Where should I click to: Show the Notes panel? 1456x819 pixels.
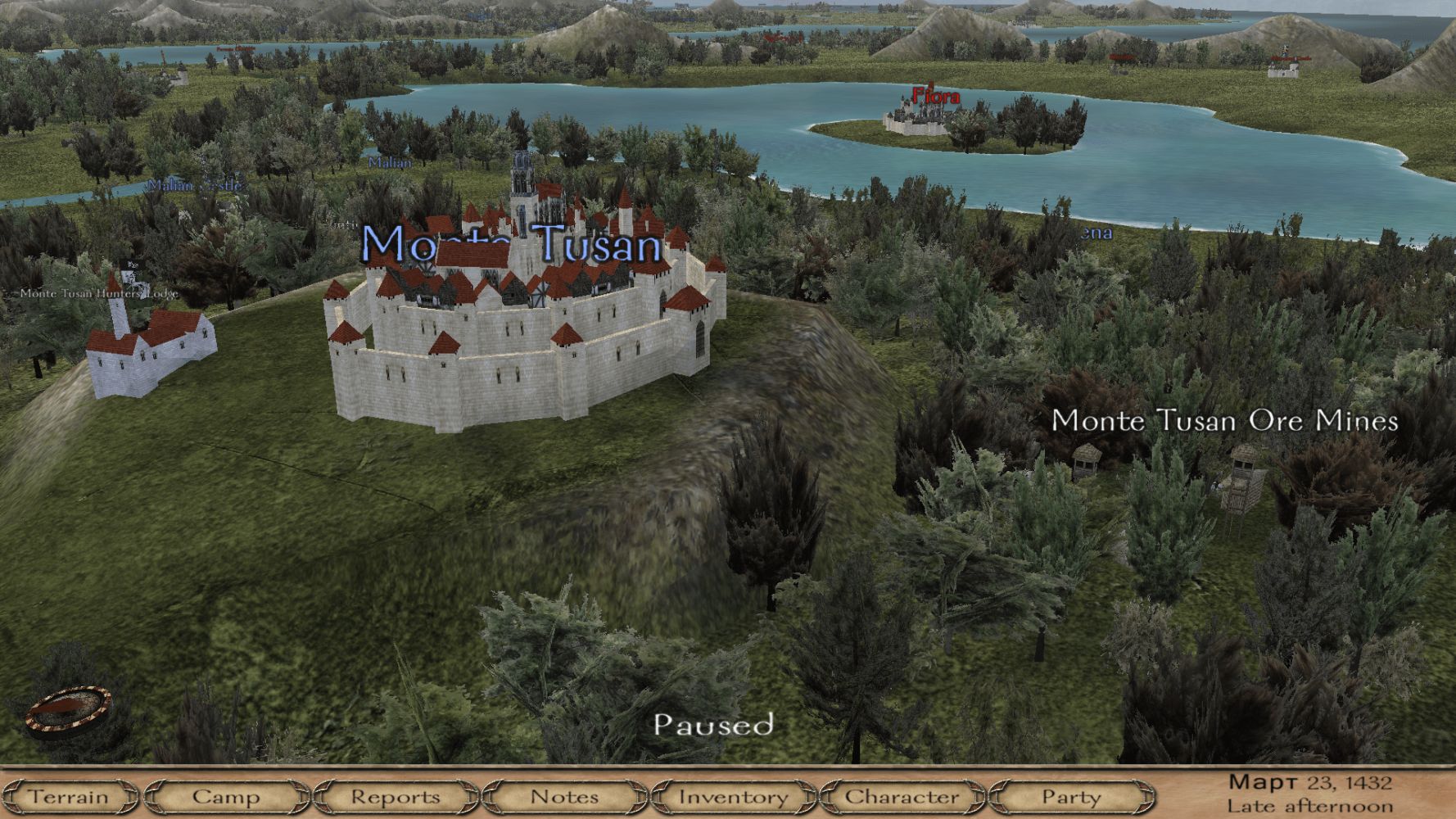[x=564, y=796]
